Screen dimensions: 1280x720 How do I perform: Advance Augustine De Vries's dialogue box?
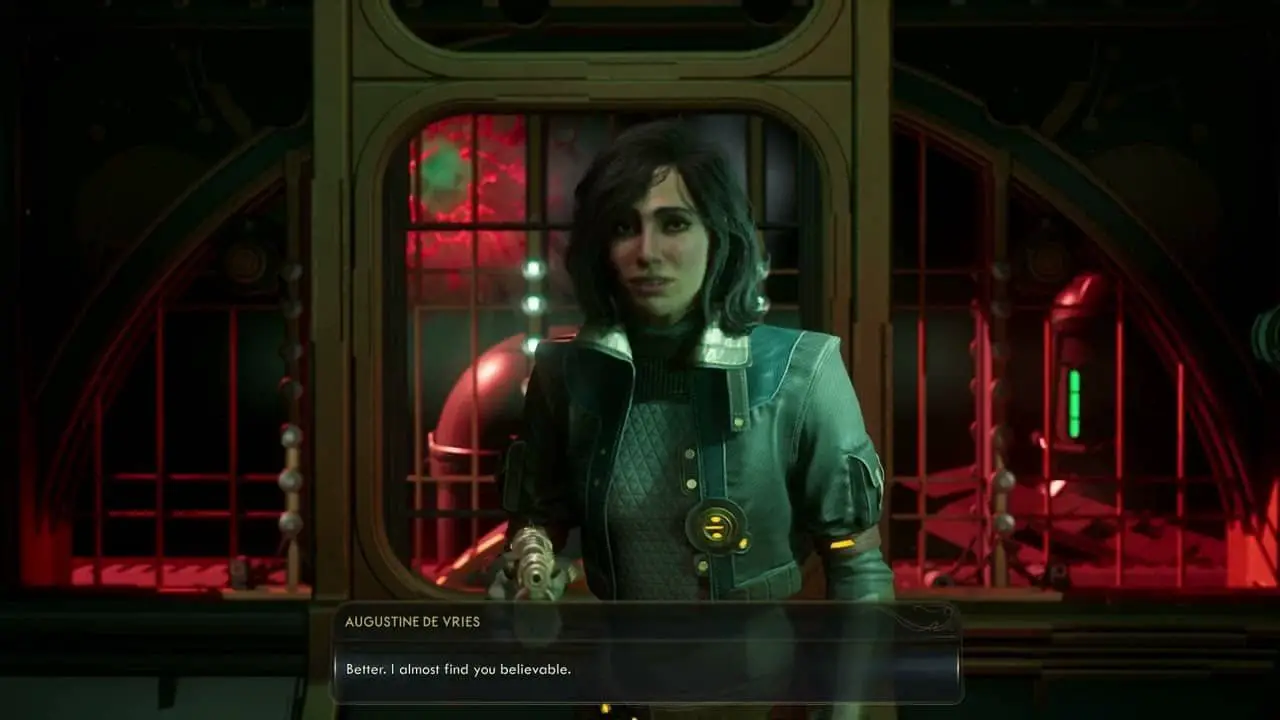click(646, 668)
